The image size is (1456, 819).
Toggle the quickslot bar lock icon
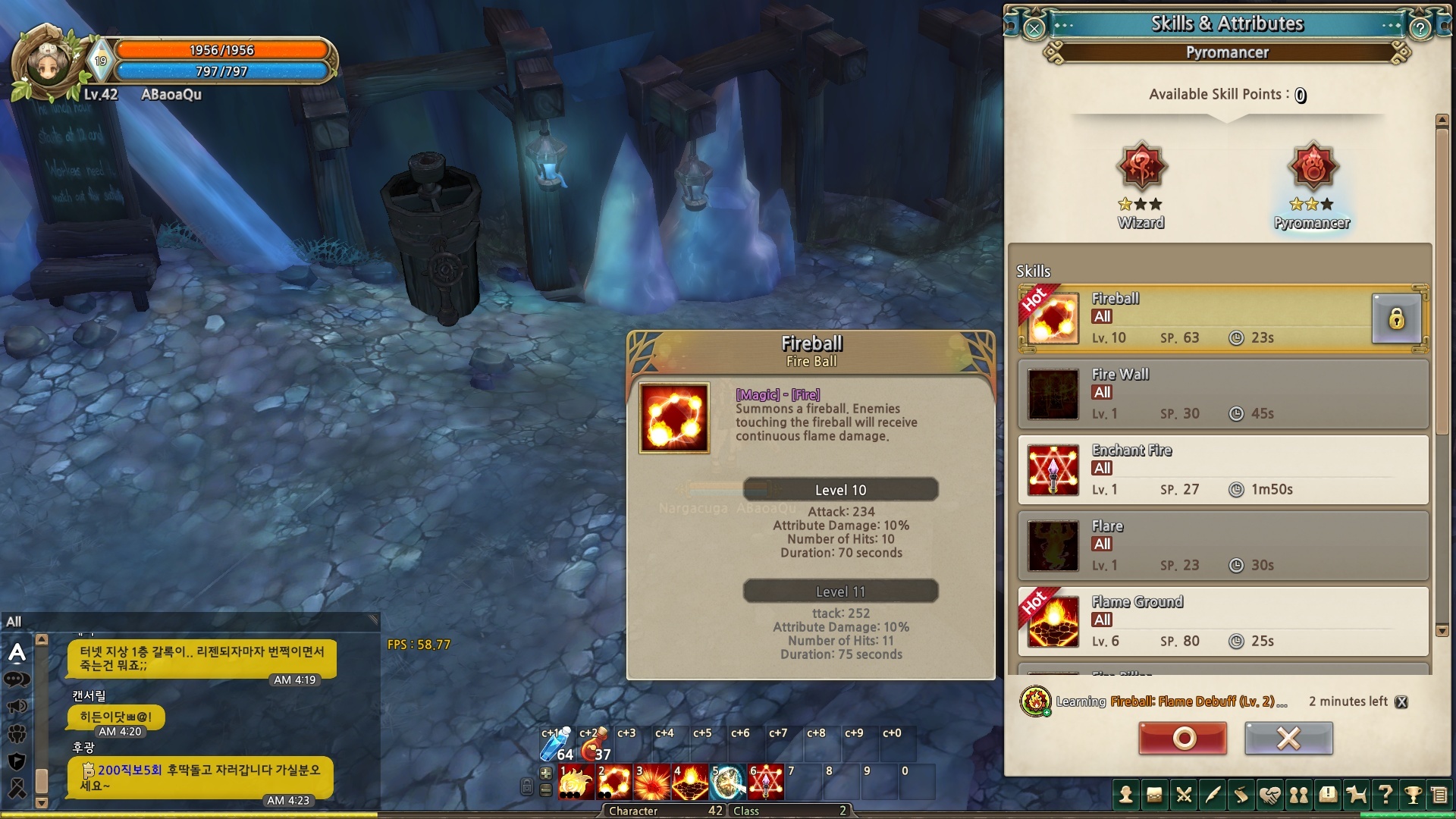tap(526, 787)
